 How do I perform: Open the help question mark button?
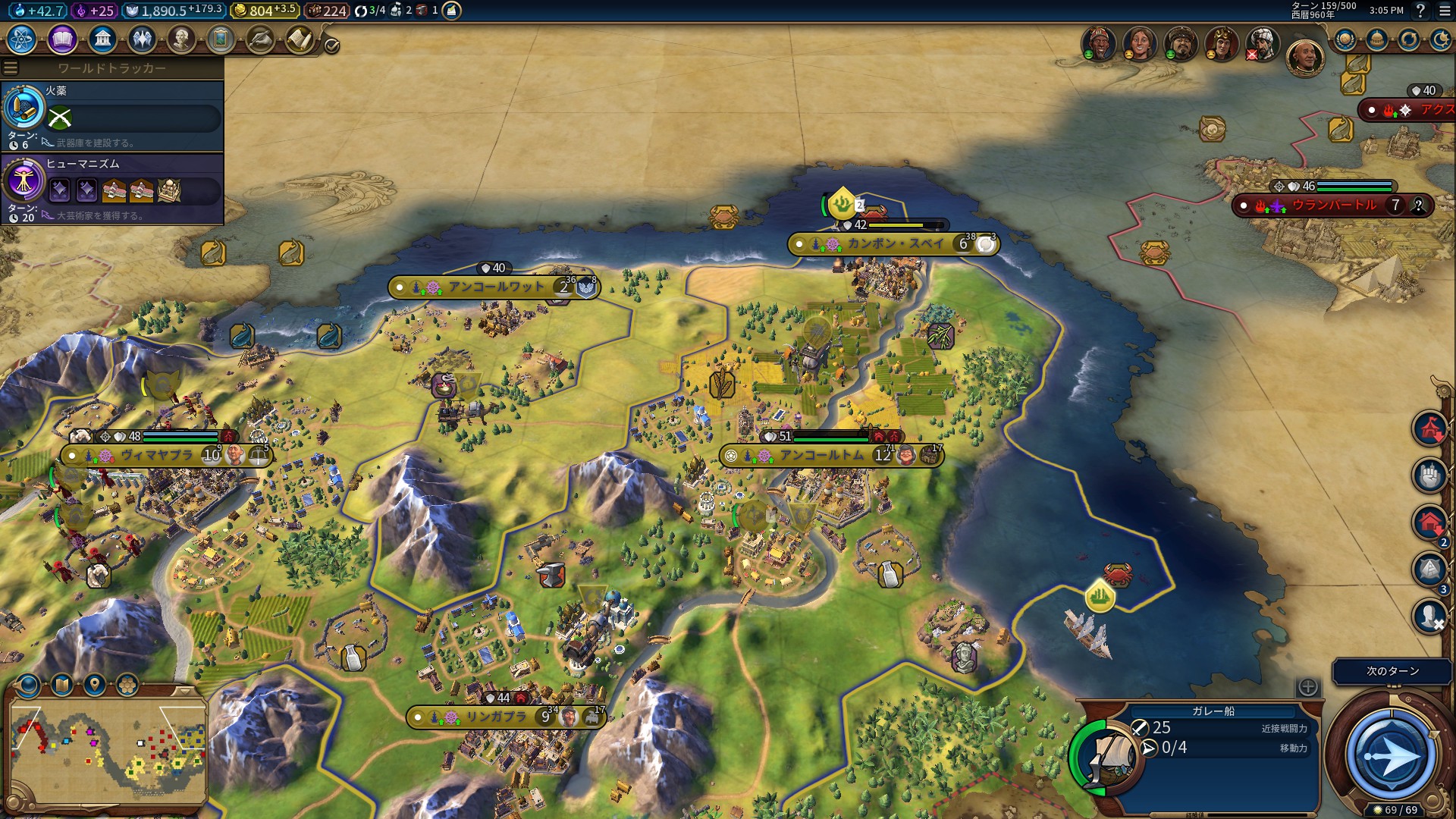[x=1420, y=11]
